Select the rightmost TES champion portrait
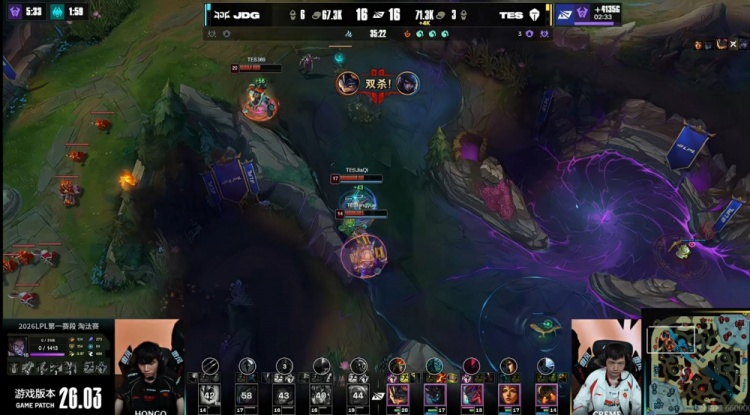Screen dimensions: 750x415 point(546,392)
